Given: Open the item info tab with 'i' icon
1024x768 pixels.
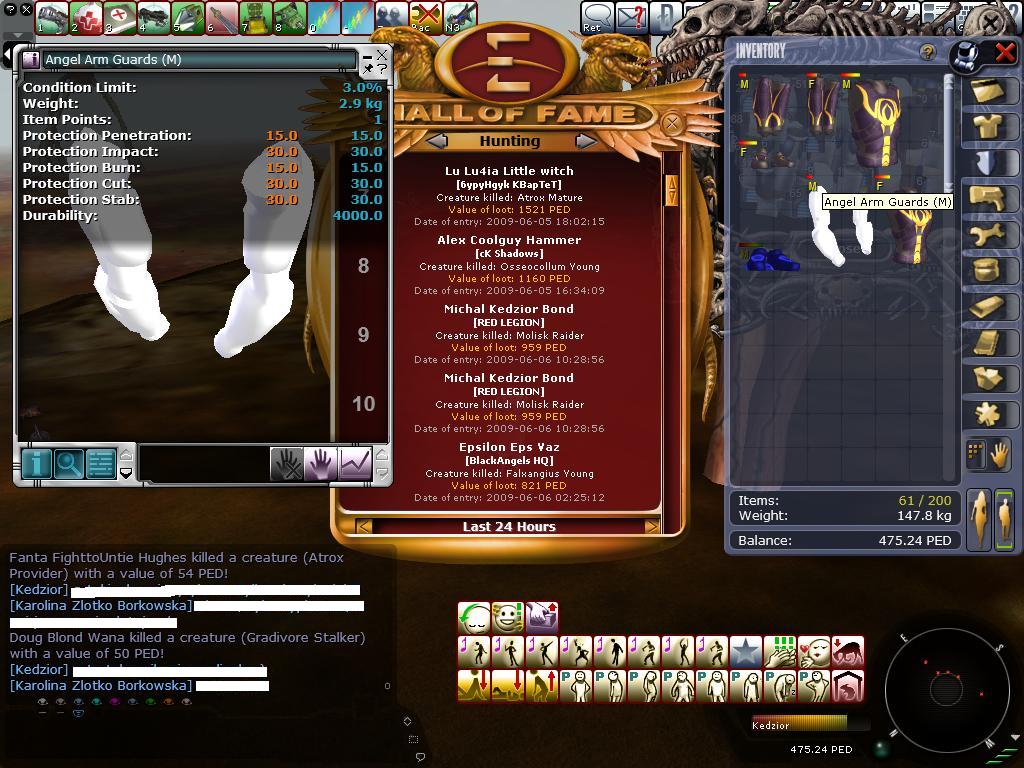Looking at the screenshot, I should pos(37,464).
